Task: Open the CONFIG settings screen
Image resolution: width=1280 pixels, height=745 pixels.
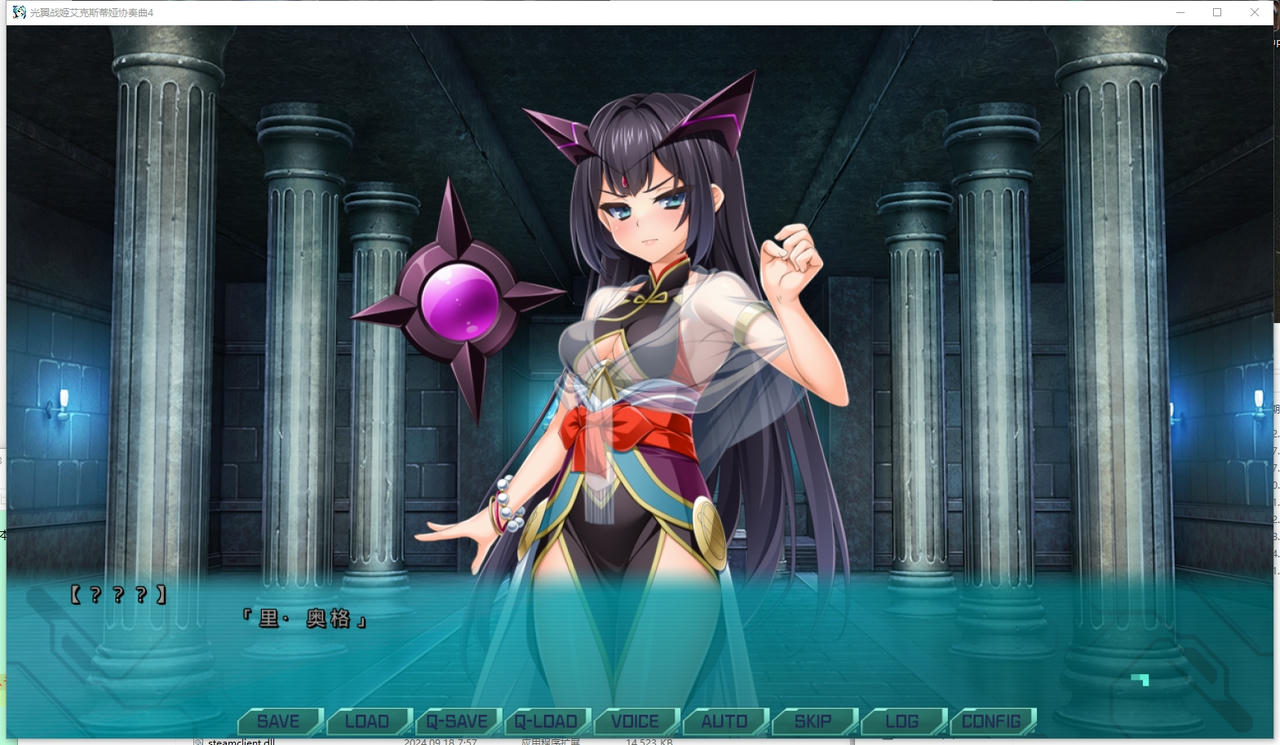Action: [x=992, y=720]
